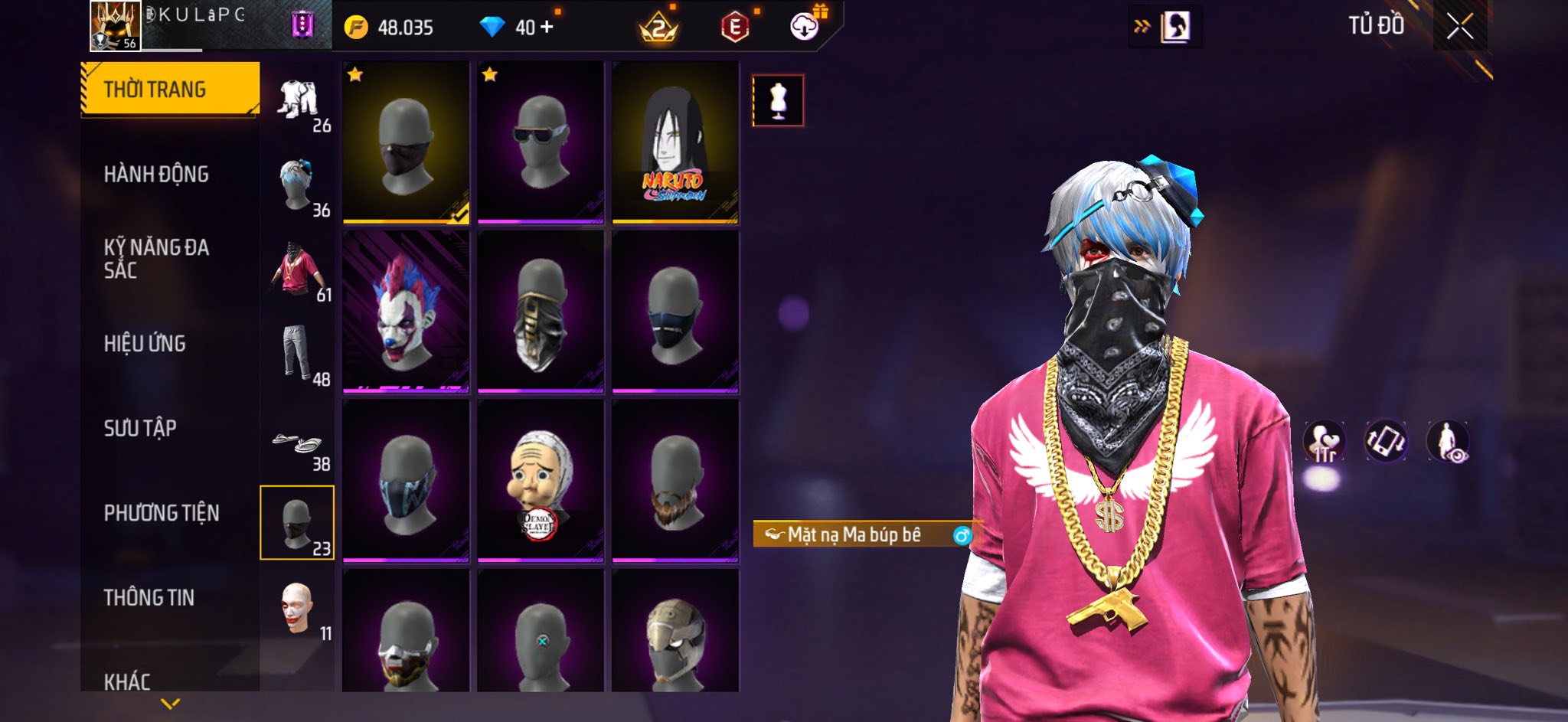Switch to HÀNH ĐỘNG tab
1568x722 pixels.
[157, 175]
